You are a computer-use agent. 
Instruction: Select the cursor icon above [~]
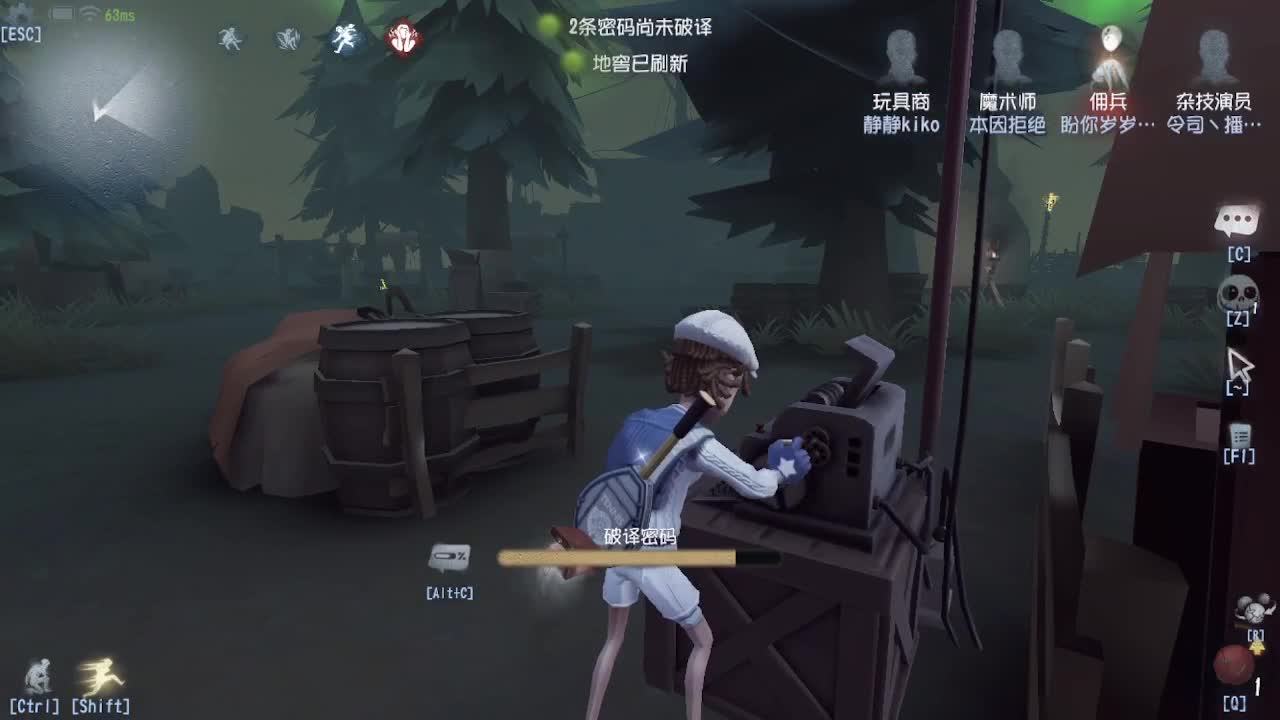1241,363
